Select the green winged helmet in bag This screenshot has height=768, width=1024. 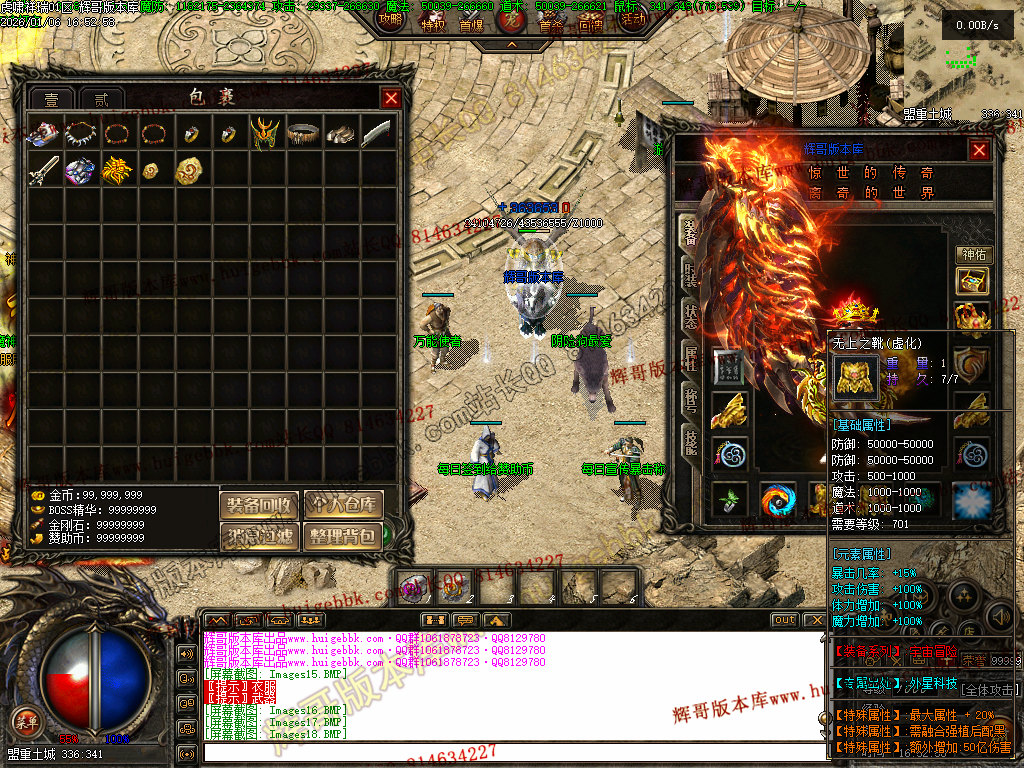pos(264,133)
